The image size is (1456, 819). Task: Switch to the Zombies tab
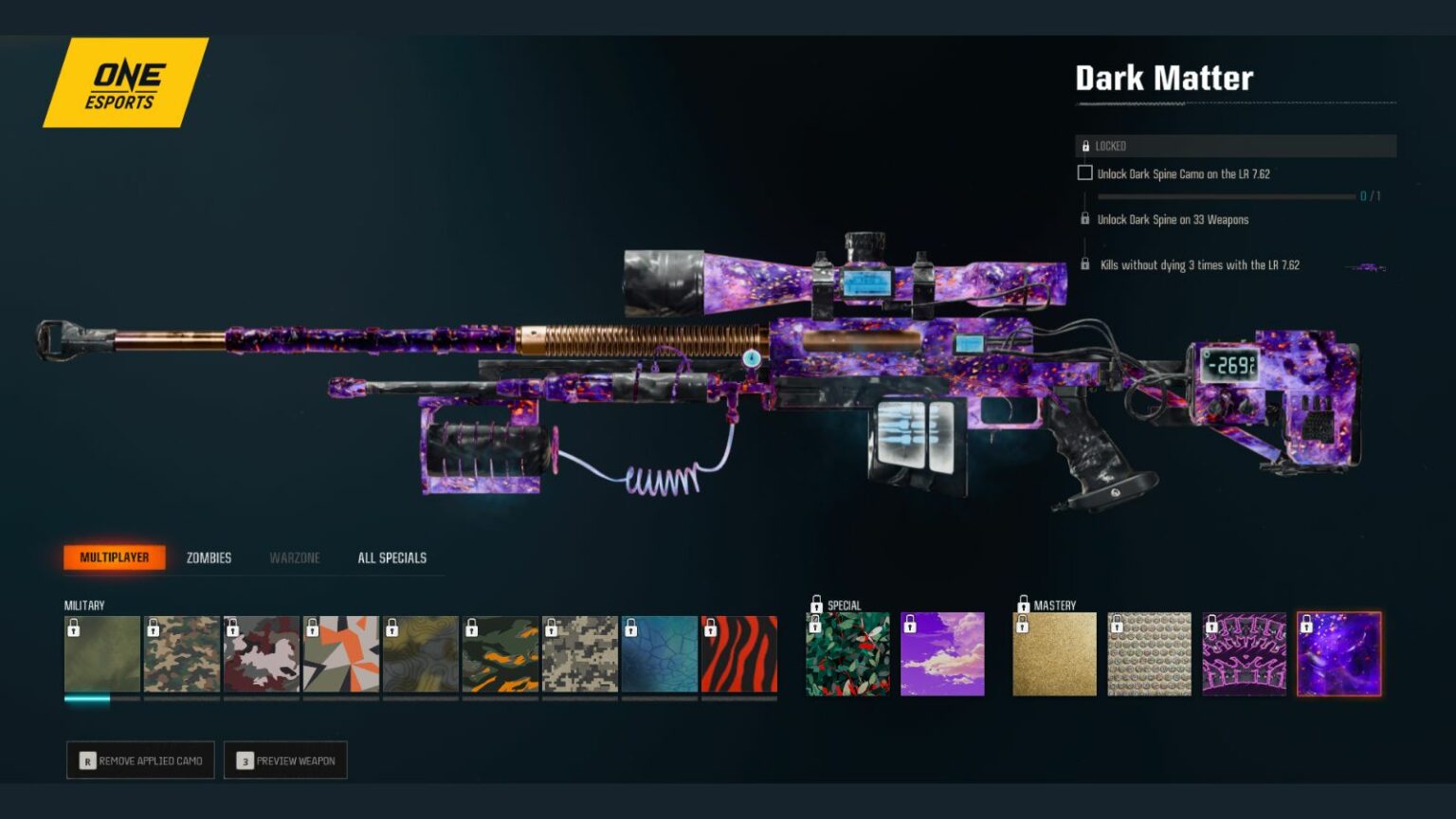pyautogui.click(x=209, y=557)
